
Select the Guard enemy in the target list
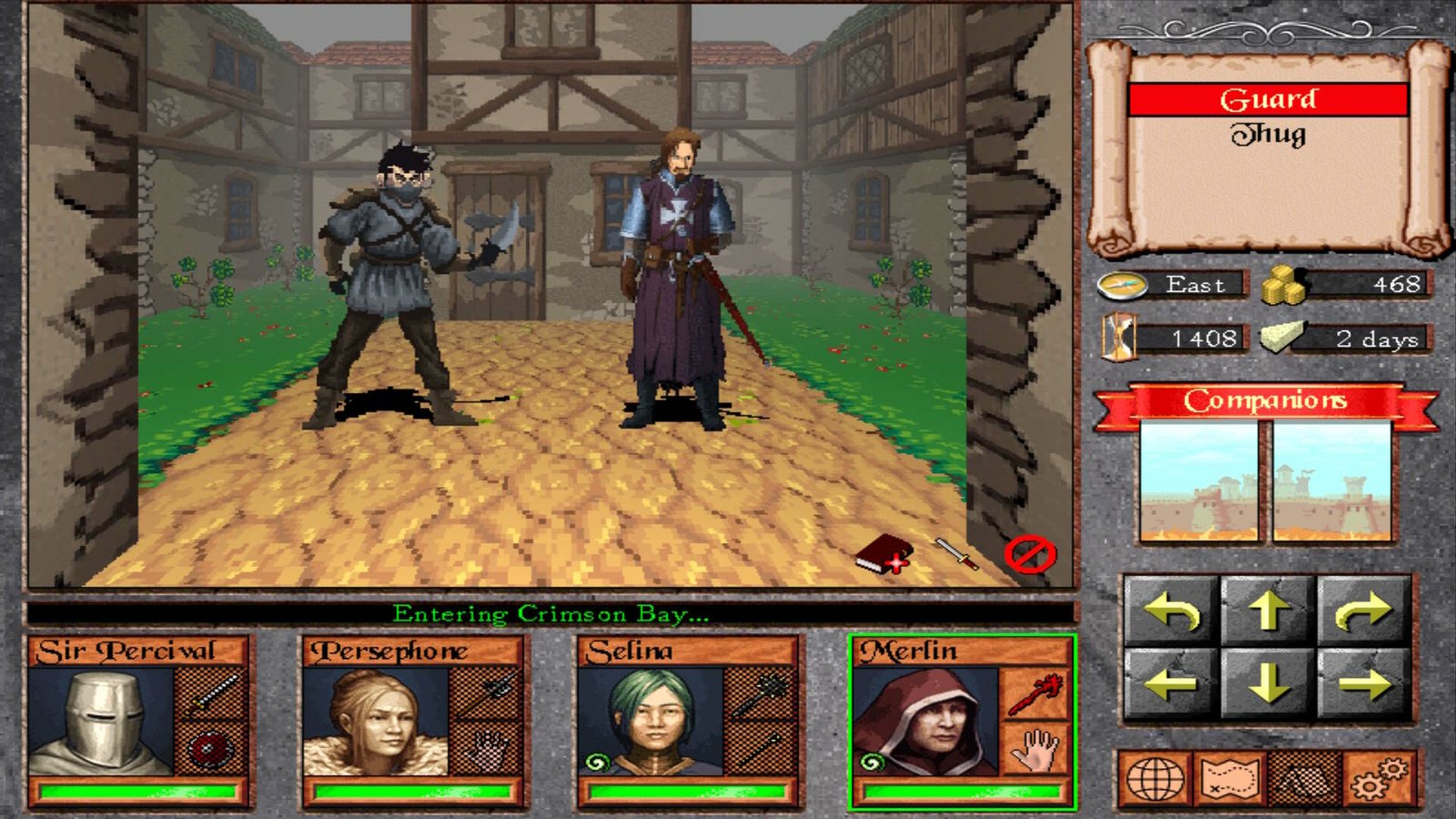click(x=1268, y=99)
